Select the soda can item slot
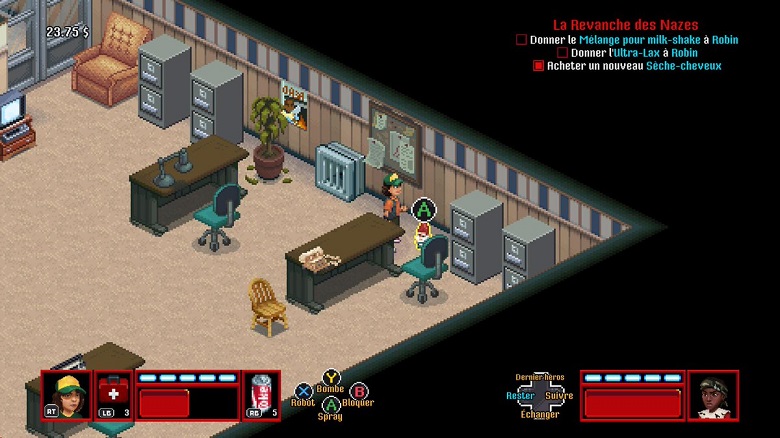The height and width of the screenshot is (438, 780). [x=261, y=395]
